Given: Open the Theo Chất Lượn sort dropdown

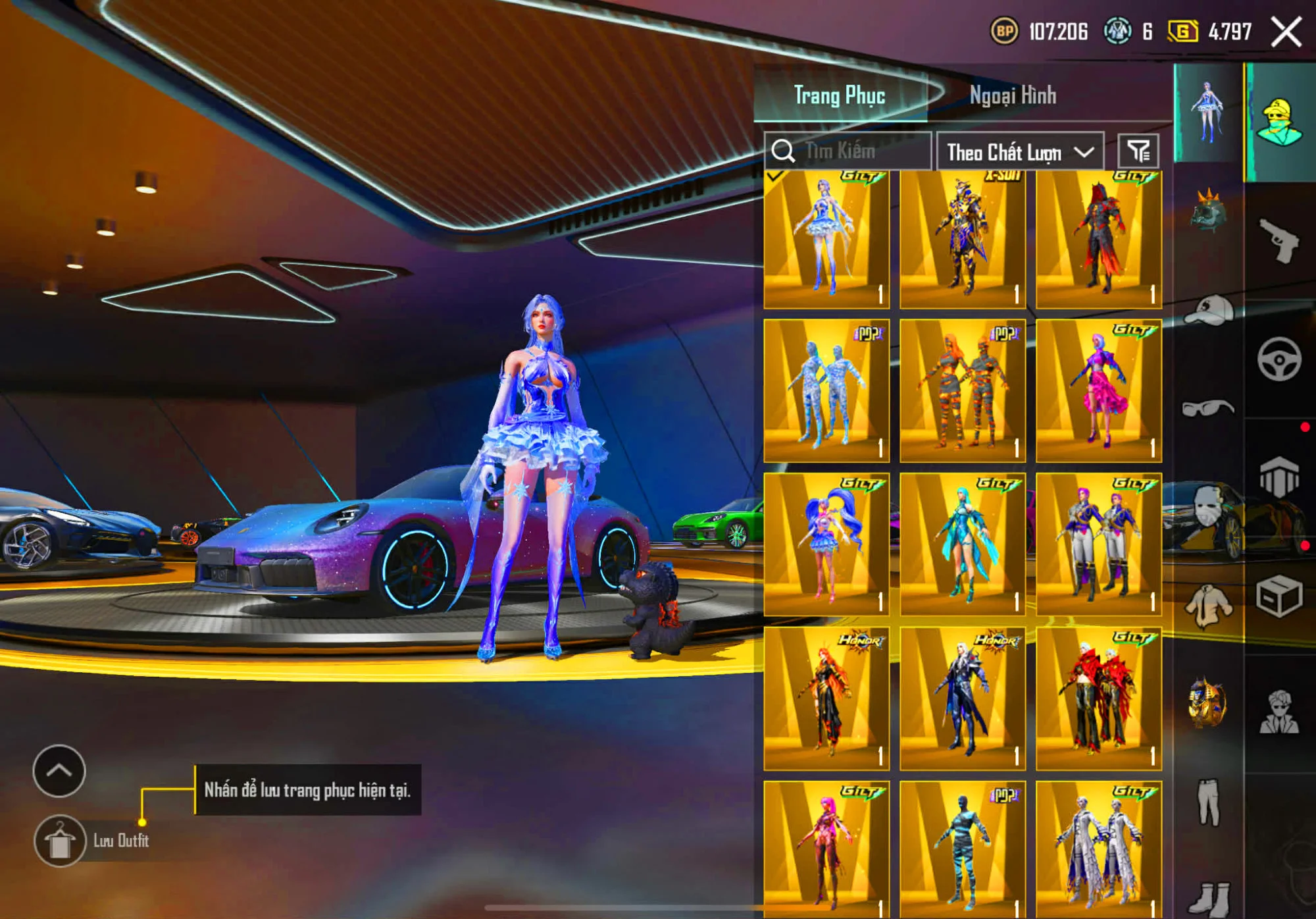Looking at the screenshot, I should tap(1019, 152).
